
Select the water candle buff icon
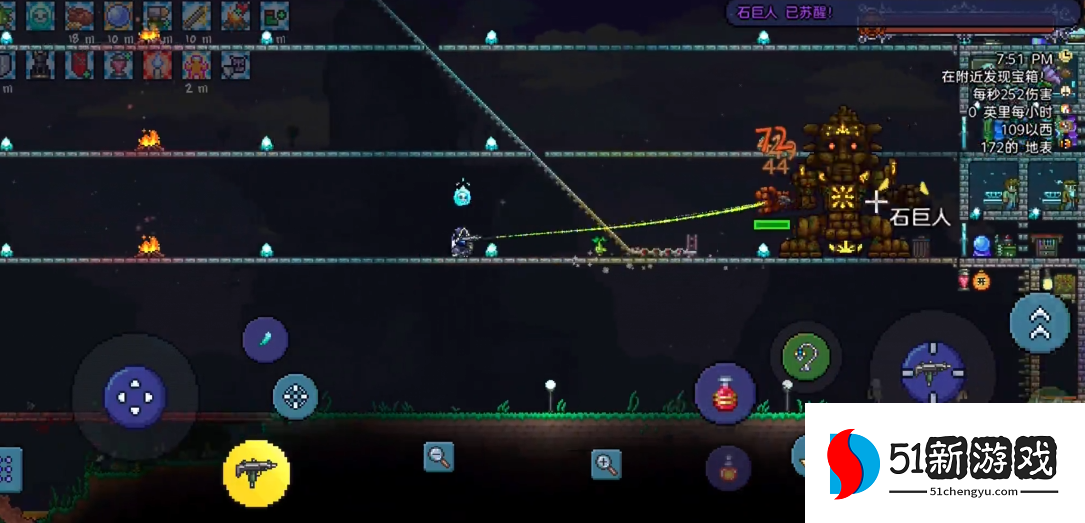(157, 65)
